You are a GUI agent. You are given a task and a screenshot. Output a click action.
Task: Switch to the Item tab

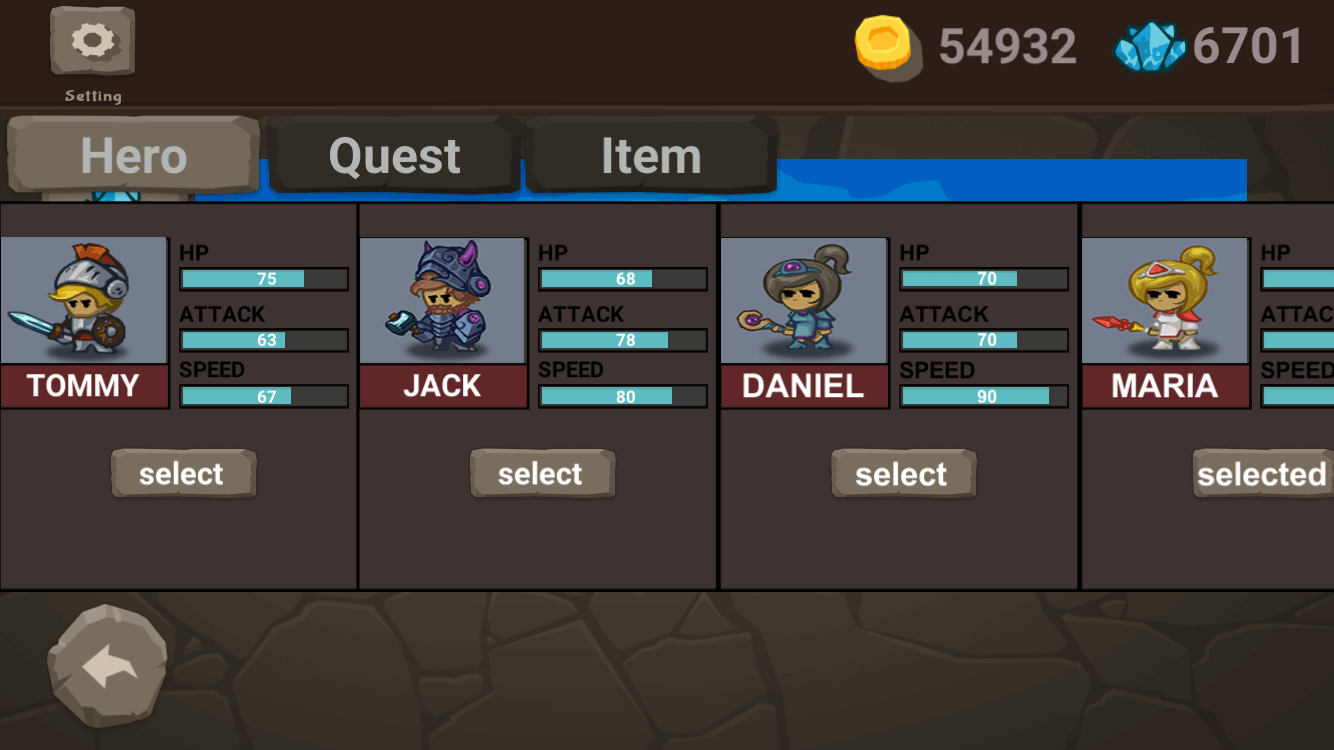point(651,156)
